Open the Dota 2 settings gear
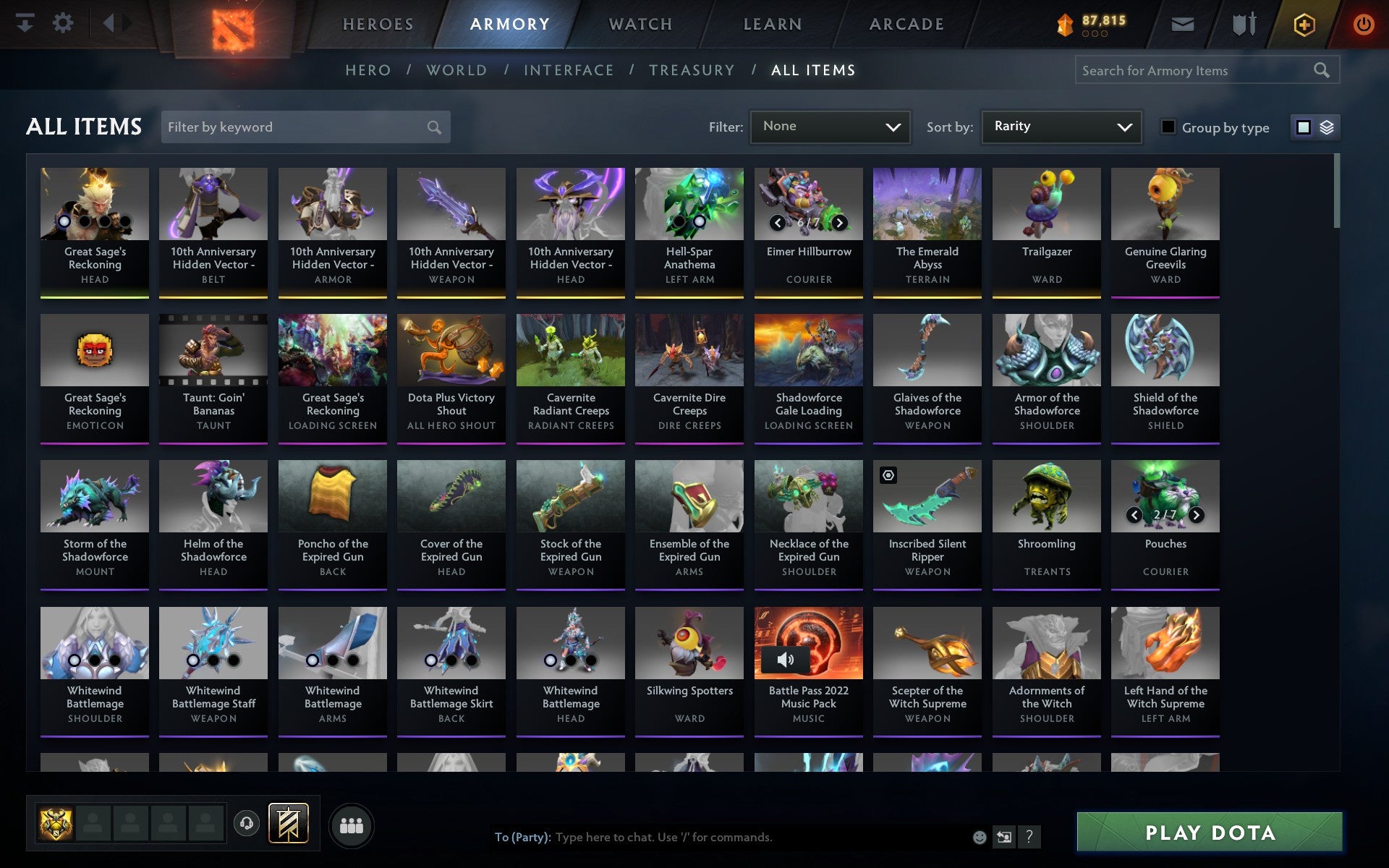The height and width of the screenshot is (868, 1389). (x=64, y=23)
